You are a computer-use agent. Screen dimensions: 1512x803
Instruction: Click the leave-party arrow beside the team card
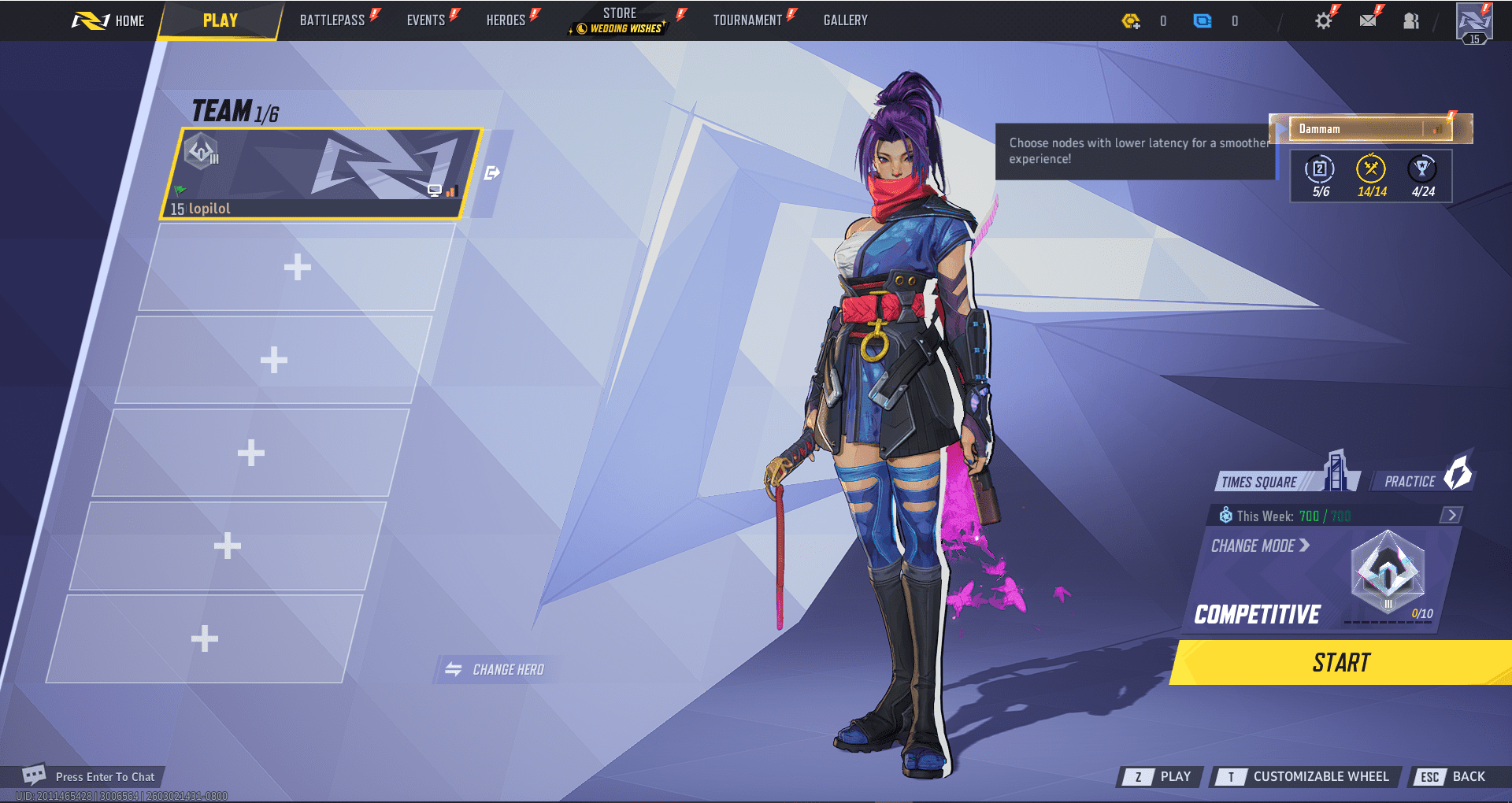pyautogui.click(x=491, y=172)
